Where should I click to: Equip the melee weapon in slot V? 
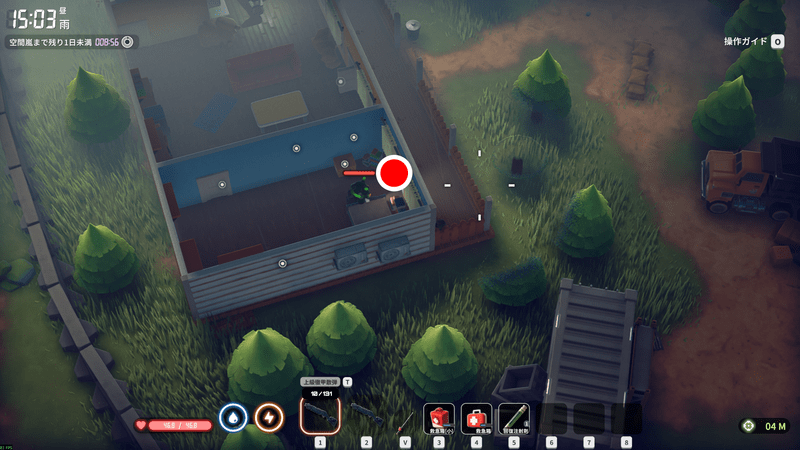pos(405,415)
